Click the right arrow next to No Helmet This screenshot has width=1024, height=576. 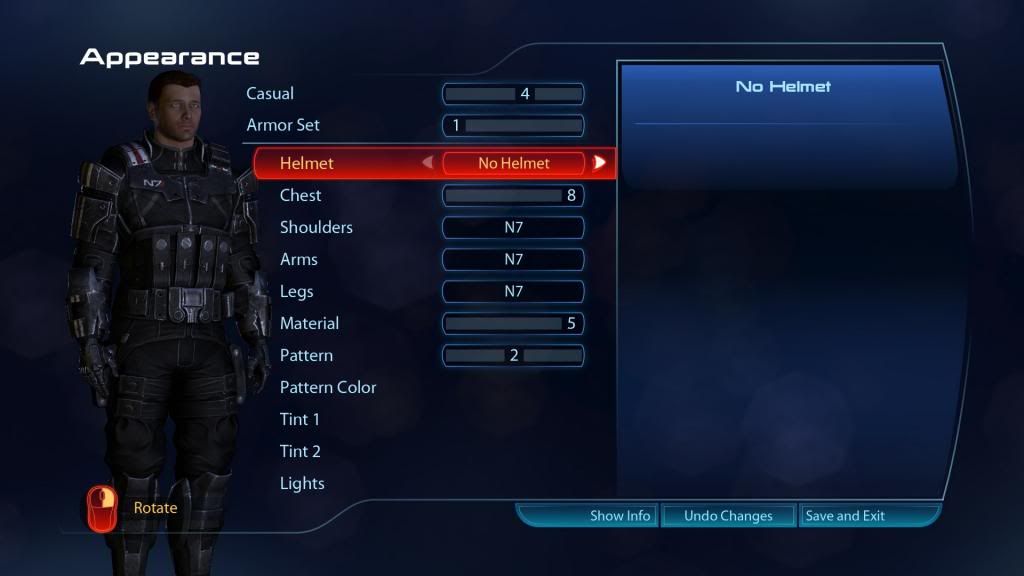(x=599, y=163)
